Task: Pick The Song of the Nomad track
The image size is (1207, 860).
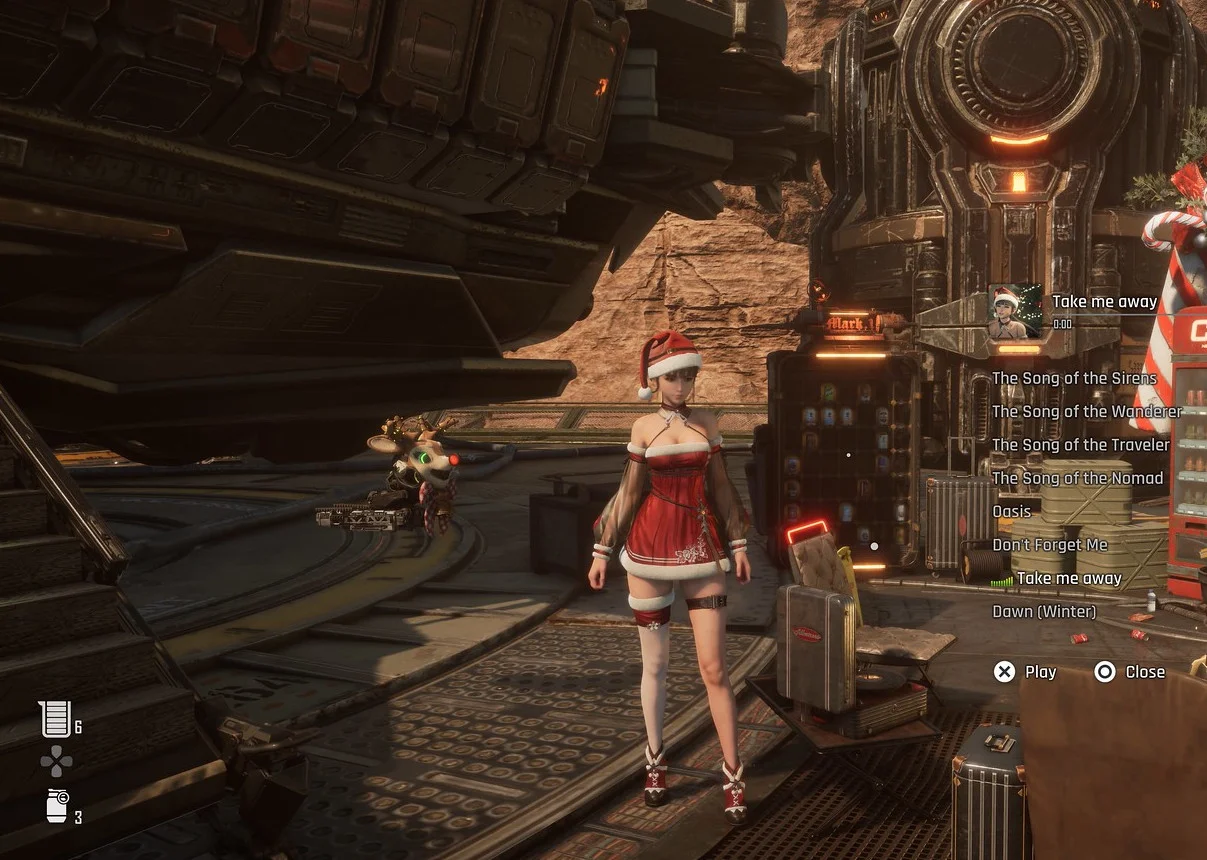Action: point(1077,478)
